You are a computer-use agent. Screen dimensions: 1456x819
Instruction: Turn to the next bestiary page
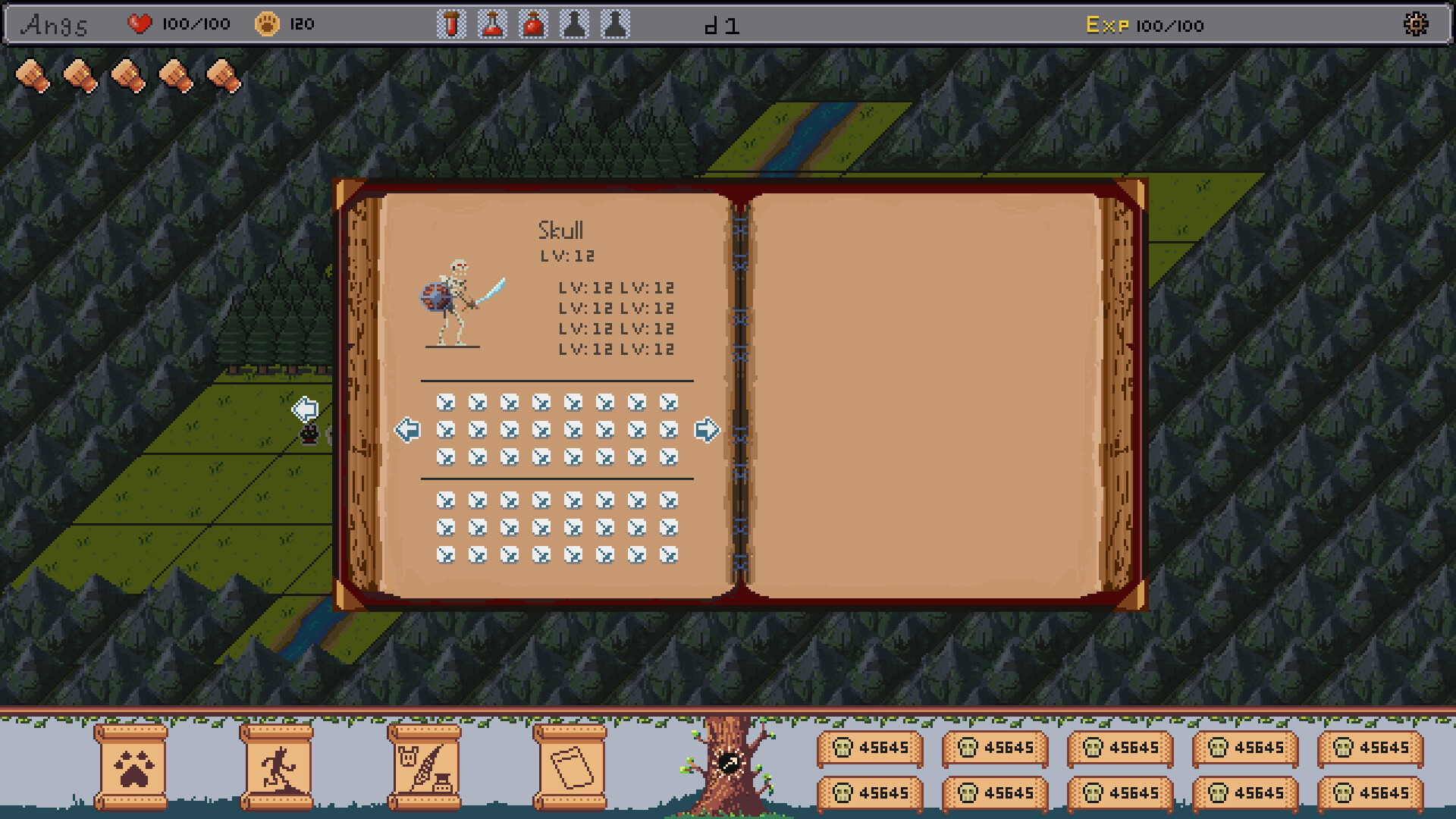[706, 429]
